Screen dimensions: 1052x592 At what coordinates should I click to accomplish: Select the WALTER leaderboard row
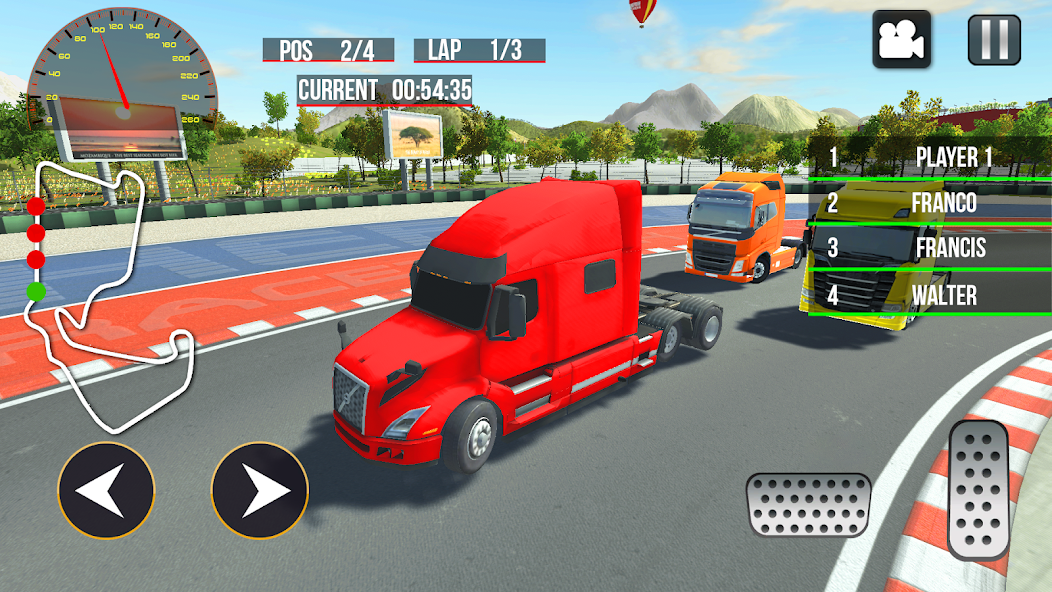pos(928,295)
